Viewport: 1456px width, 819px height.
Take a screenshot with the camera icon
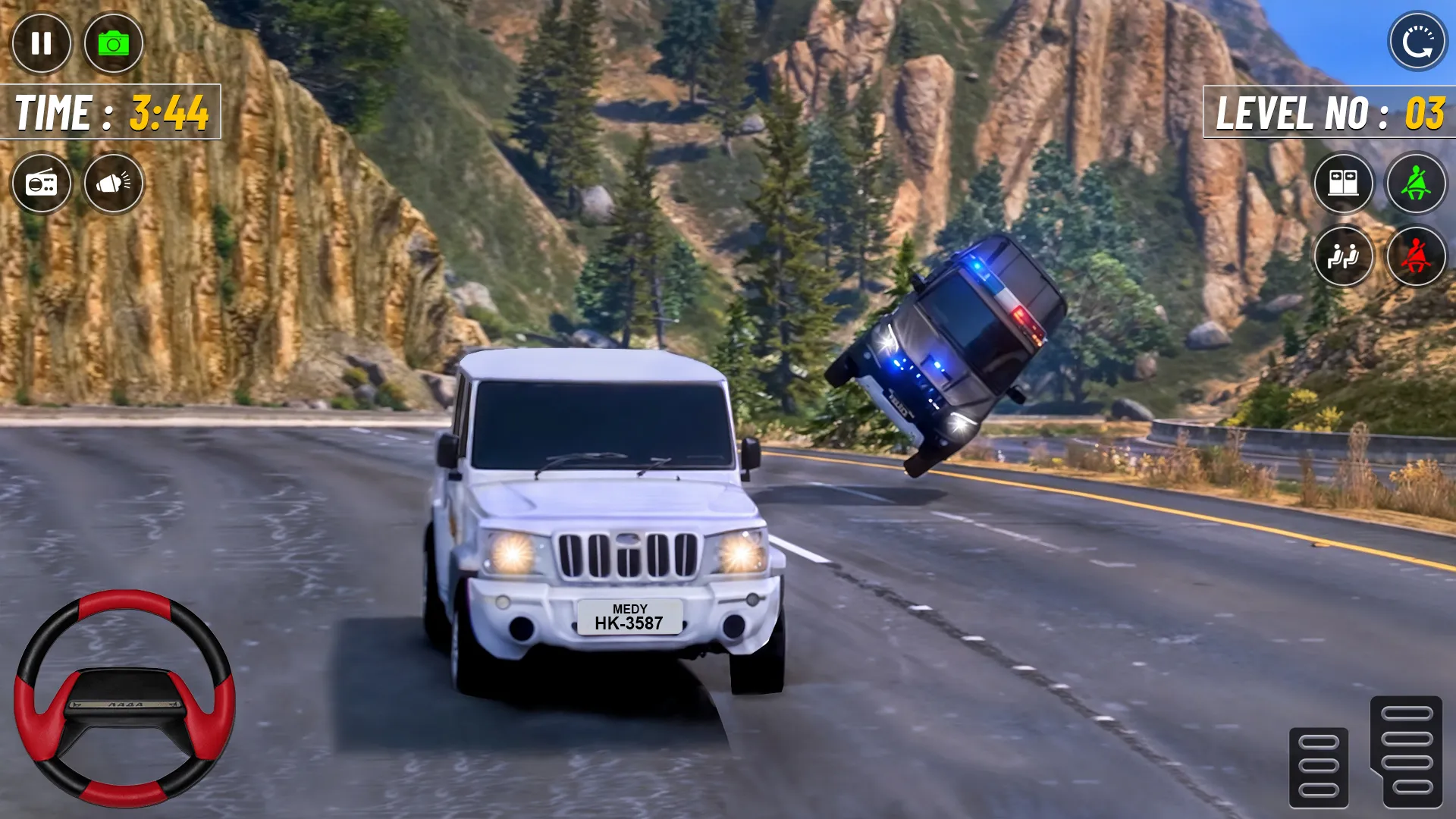pos(114,43)
